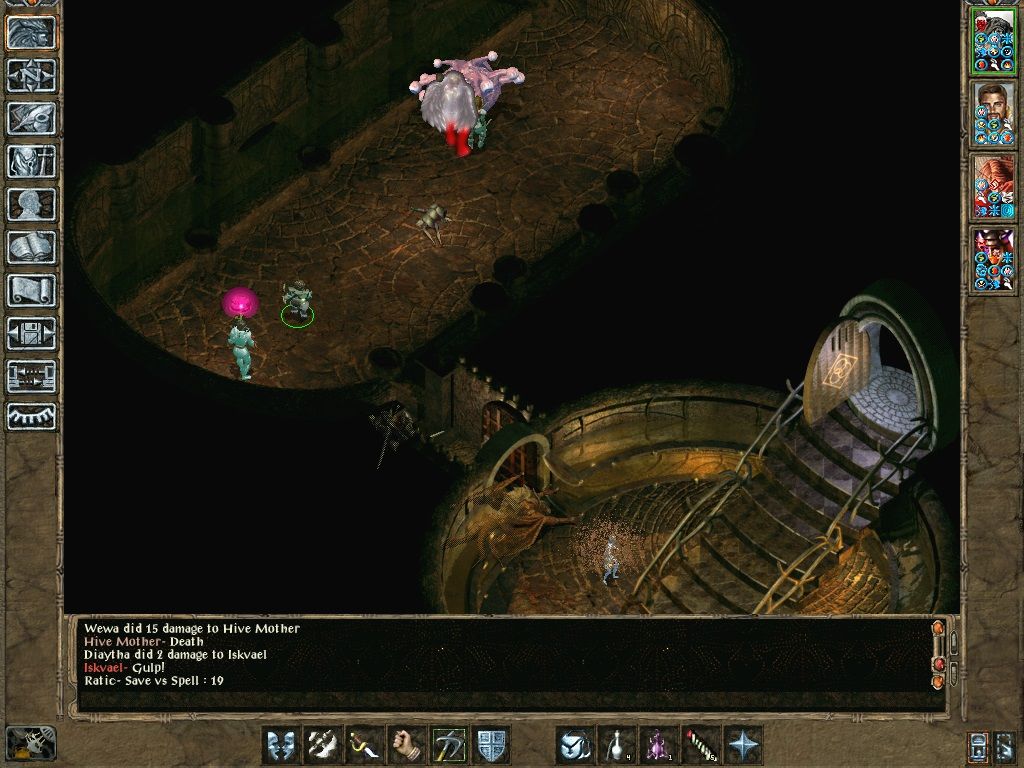Screen dimensions: 1024x768
Task: Use the striped wand quick item
Action: [701, 745]
